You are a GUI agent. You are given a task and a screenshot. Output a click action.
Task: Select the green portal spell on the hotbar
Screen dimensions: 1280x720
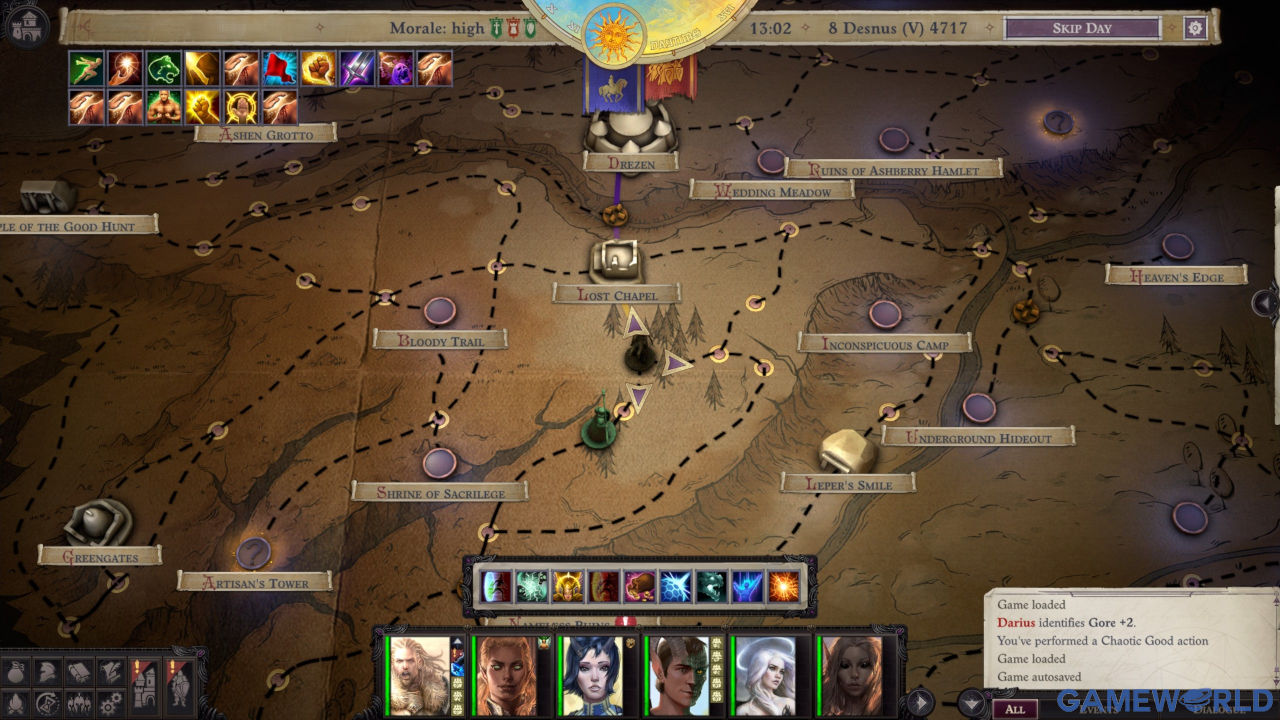(494, 586)
